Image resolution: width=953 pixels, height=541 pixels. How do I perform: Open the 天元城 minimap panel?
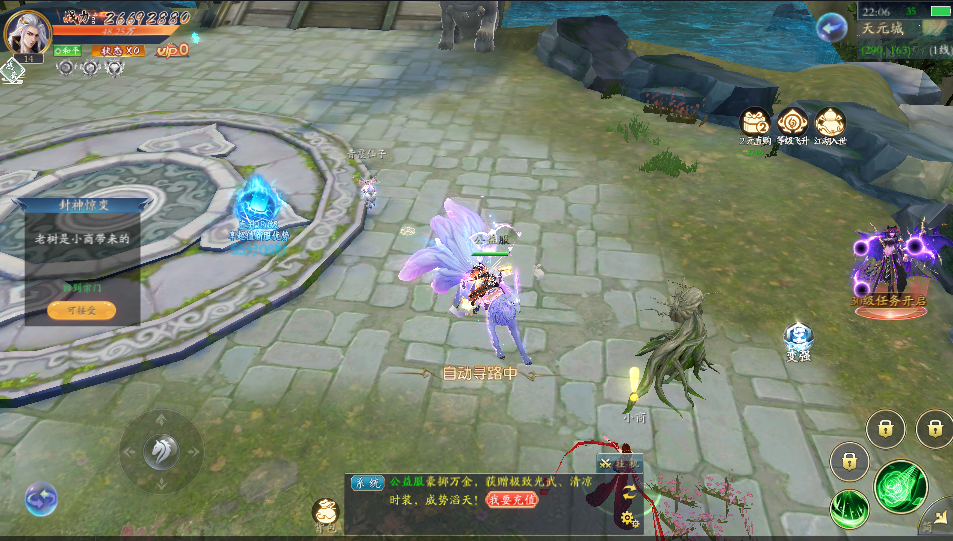(905, 29)
